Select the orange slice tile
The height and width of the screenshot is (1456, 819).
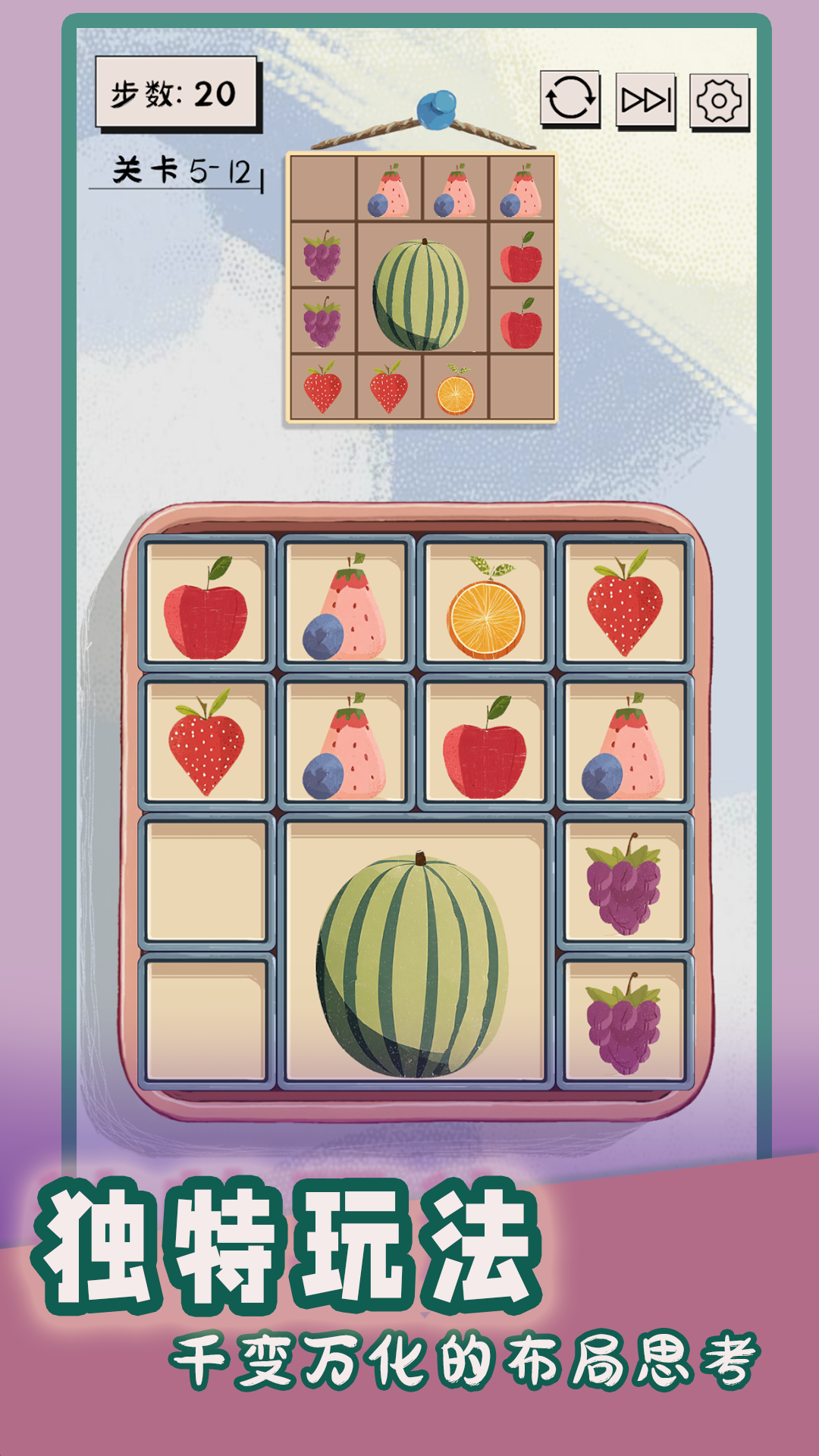point(485,603)
